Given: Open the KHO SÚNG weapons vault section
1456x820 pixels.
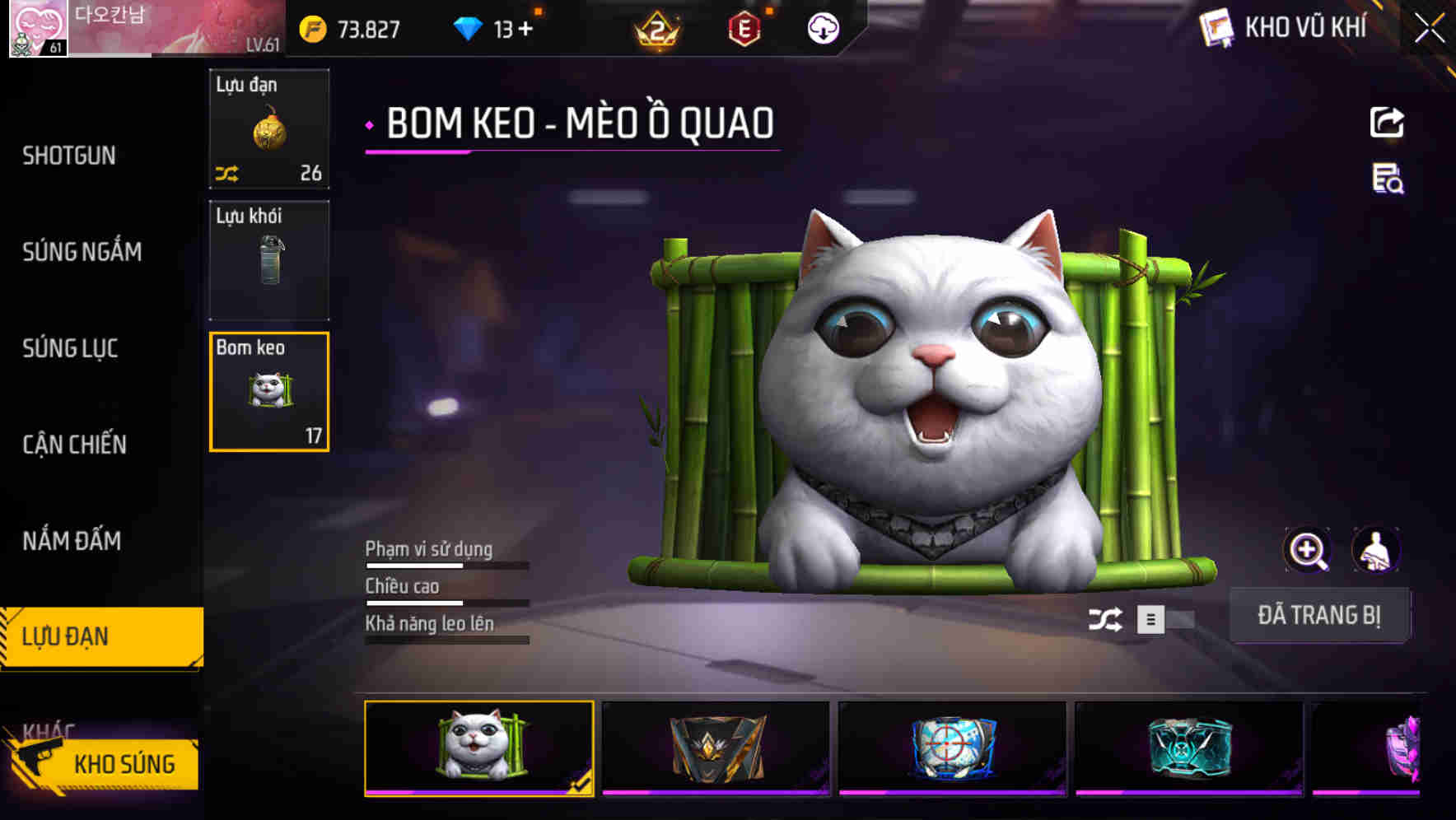Looking at the screenshot, I should (122, 764).
